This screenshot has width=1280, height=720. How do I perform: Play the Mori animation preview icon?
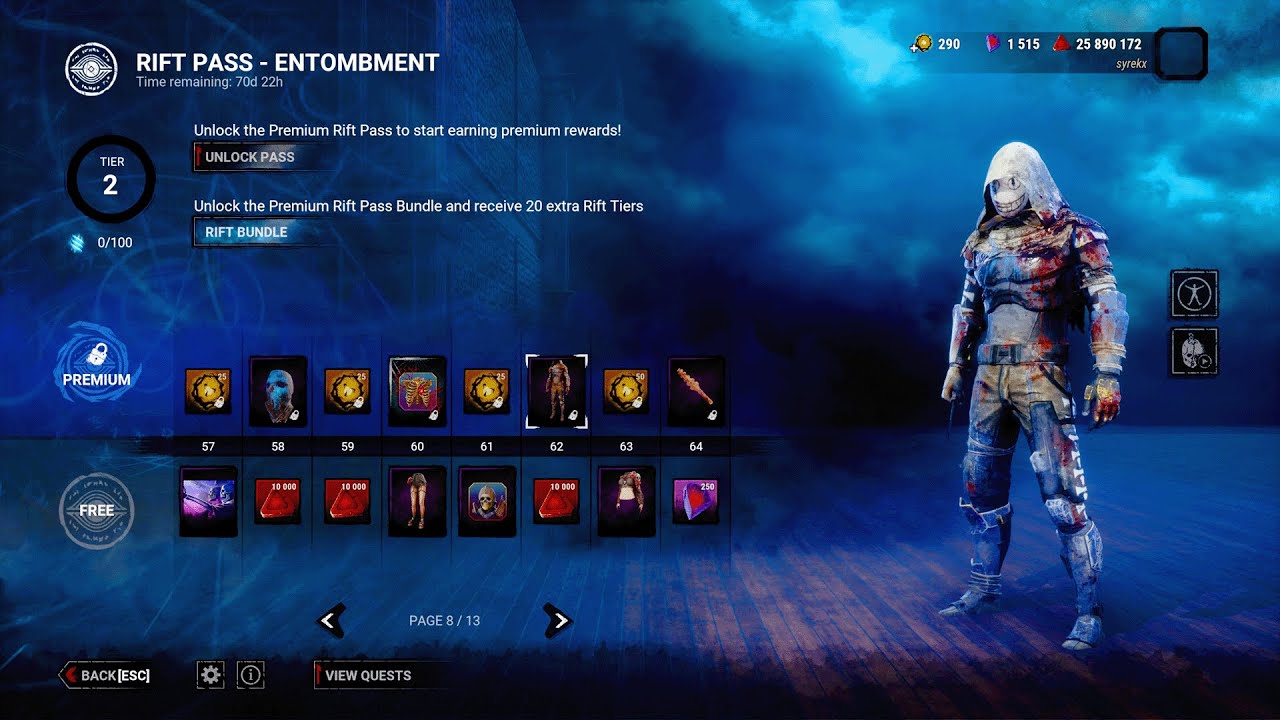(x=1194, y=352)
